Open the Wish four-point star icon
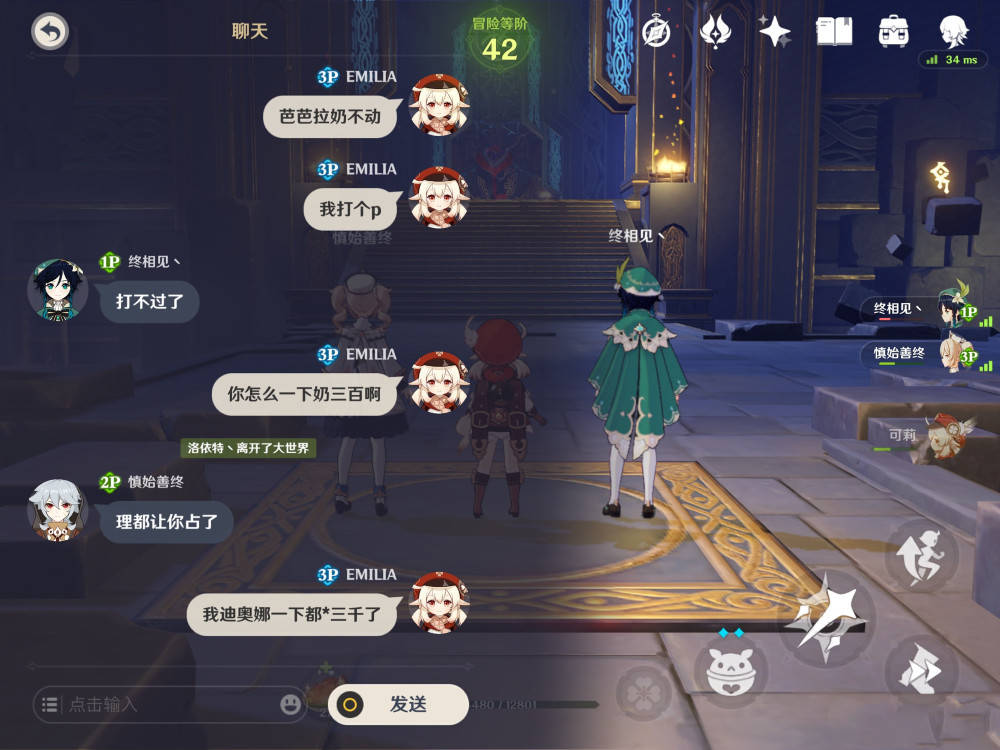1000x750 pixels. coord(774,32)
